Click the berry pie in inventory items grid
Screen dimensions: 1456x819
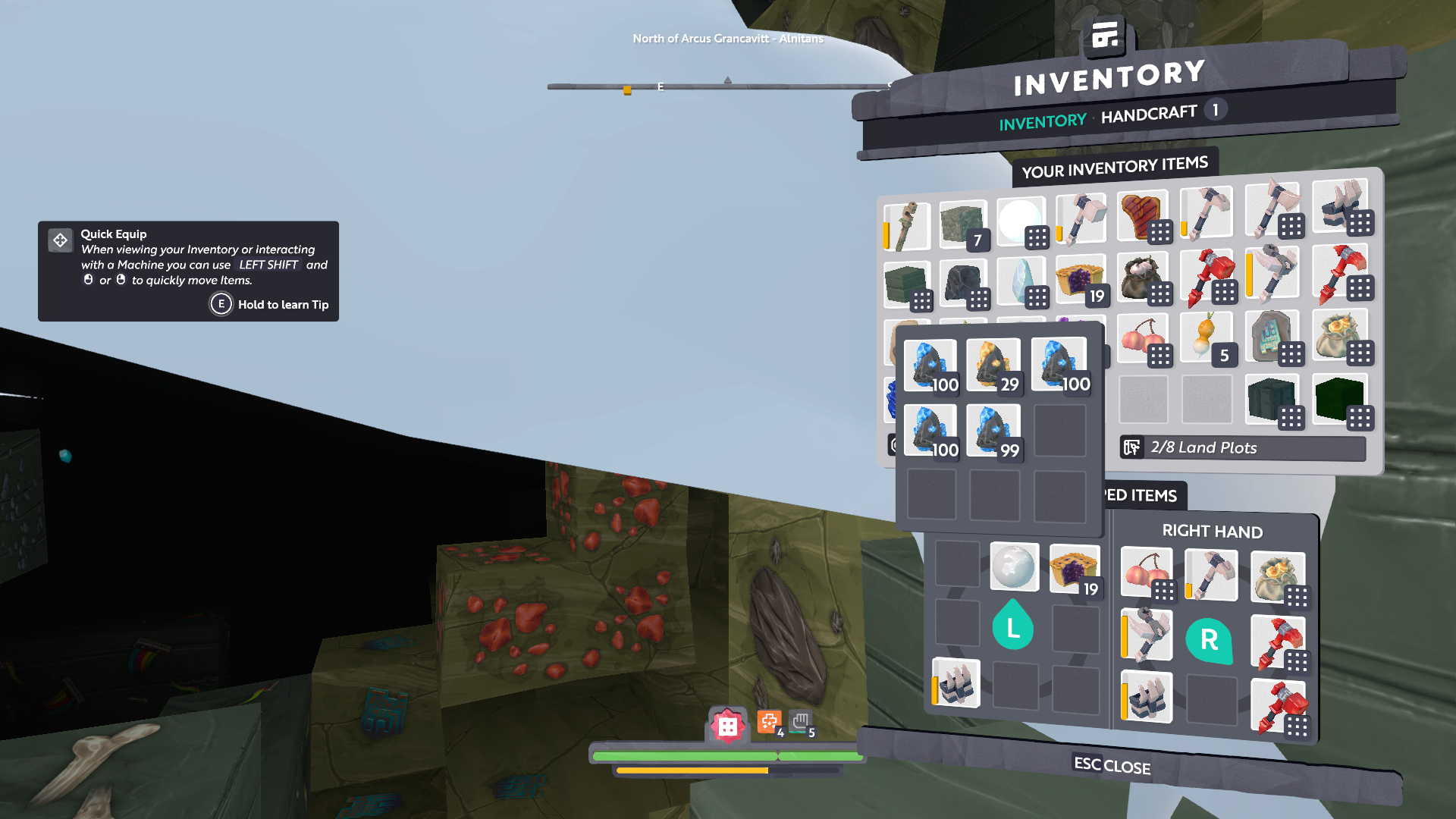[x=1080, y=281]
